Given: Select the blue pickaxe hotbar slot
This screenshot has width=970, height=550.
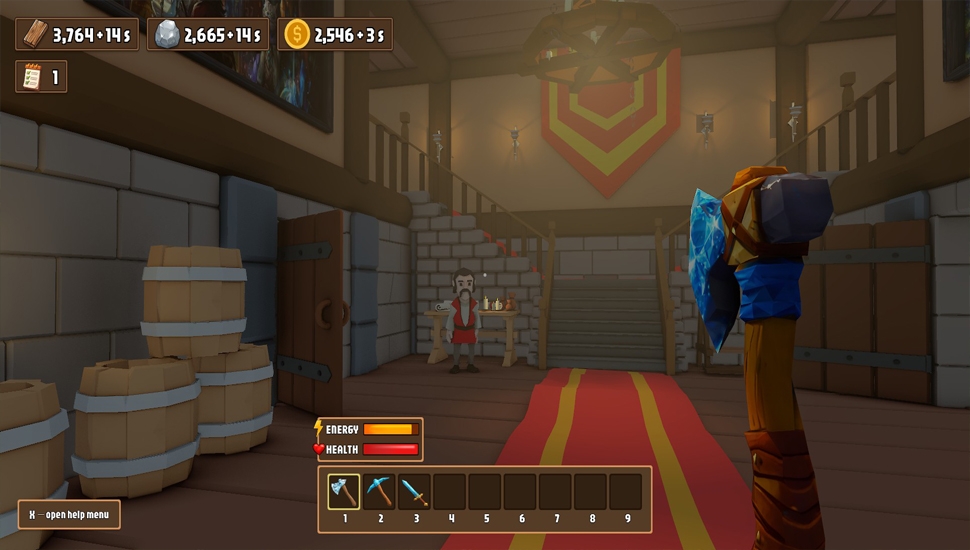Looking at the screenshot, I should pyautogui.click(x=379, y=492).
